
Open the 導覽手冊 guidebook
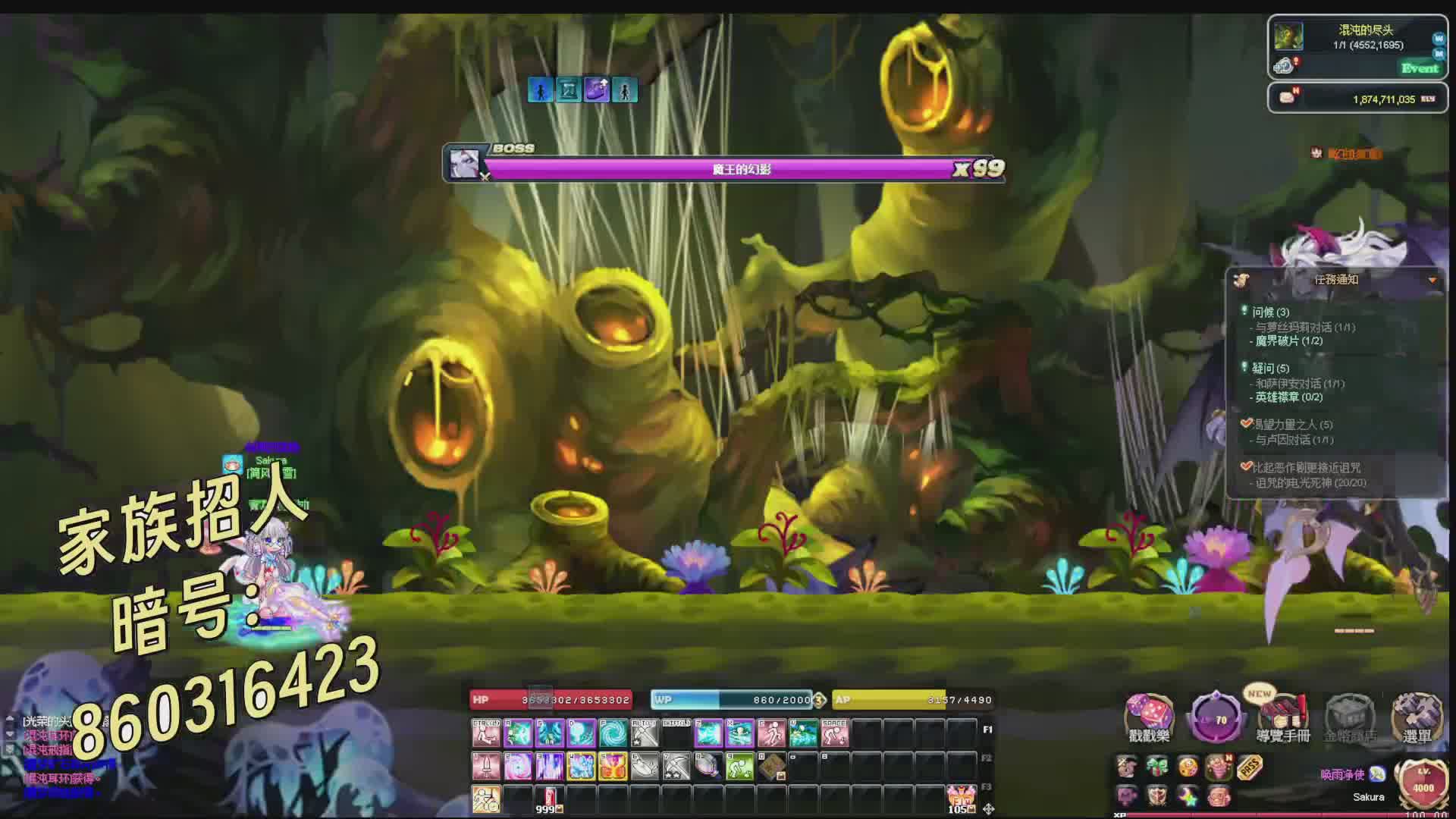[1283, 718]
